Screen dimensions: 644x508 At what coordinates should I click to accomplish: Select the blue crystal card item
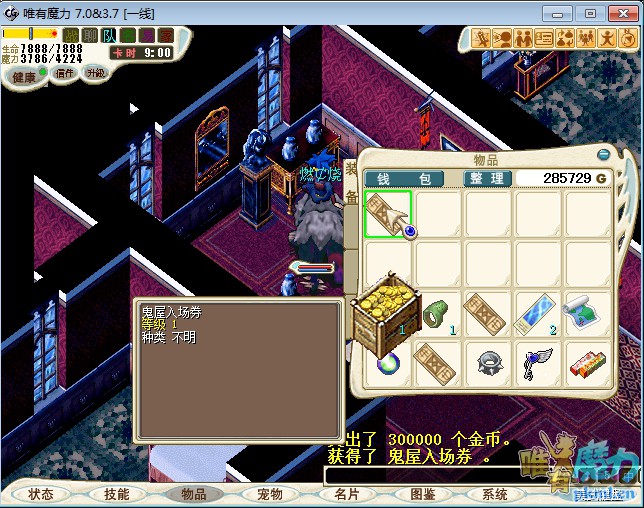point(538,314)
